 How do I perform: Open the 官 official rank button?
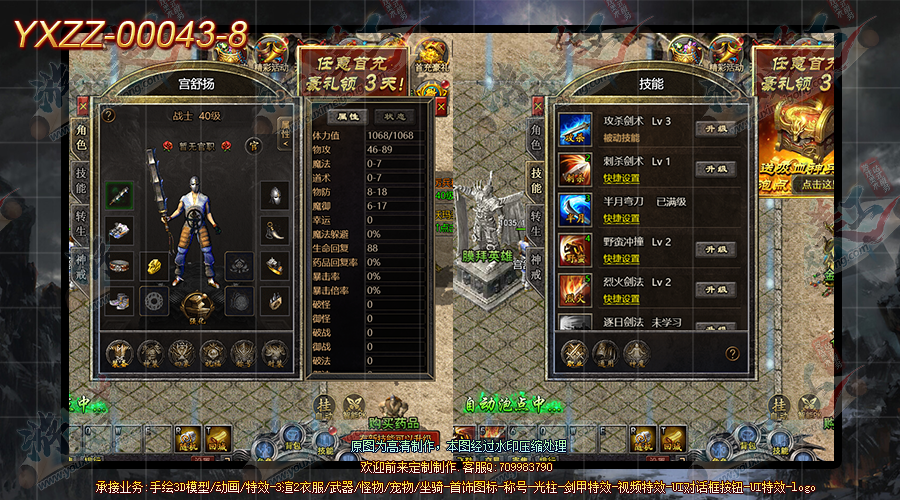[x=254, y=146]
